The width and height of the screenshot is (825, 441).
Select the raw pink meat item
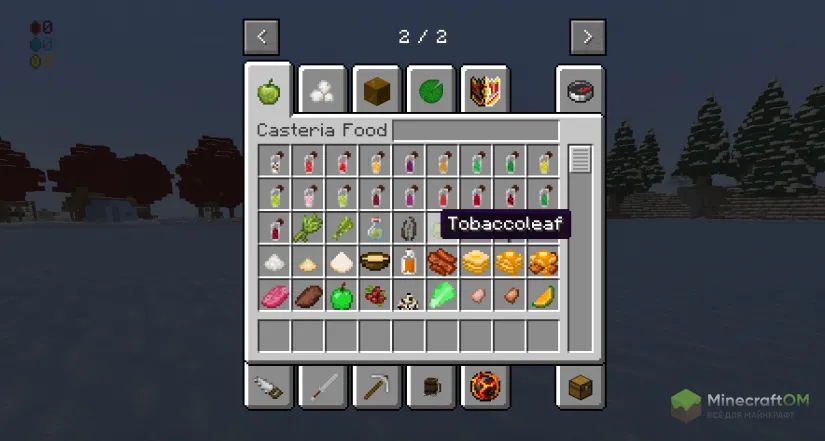[275, 296]
